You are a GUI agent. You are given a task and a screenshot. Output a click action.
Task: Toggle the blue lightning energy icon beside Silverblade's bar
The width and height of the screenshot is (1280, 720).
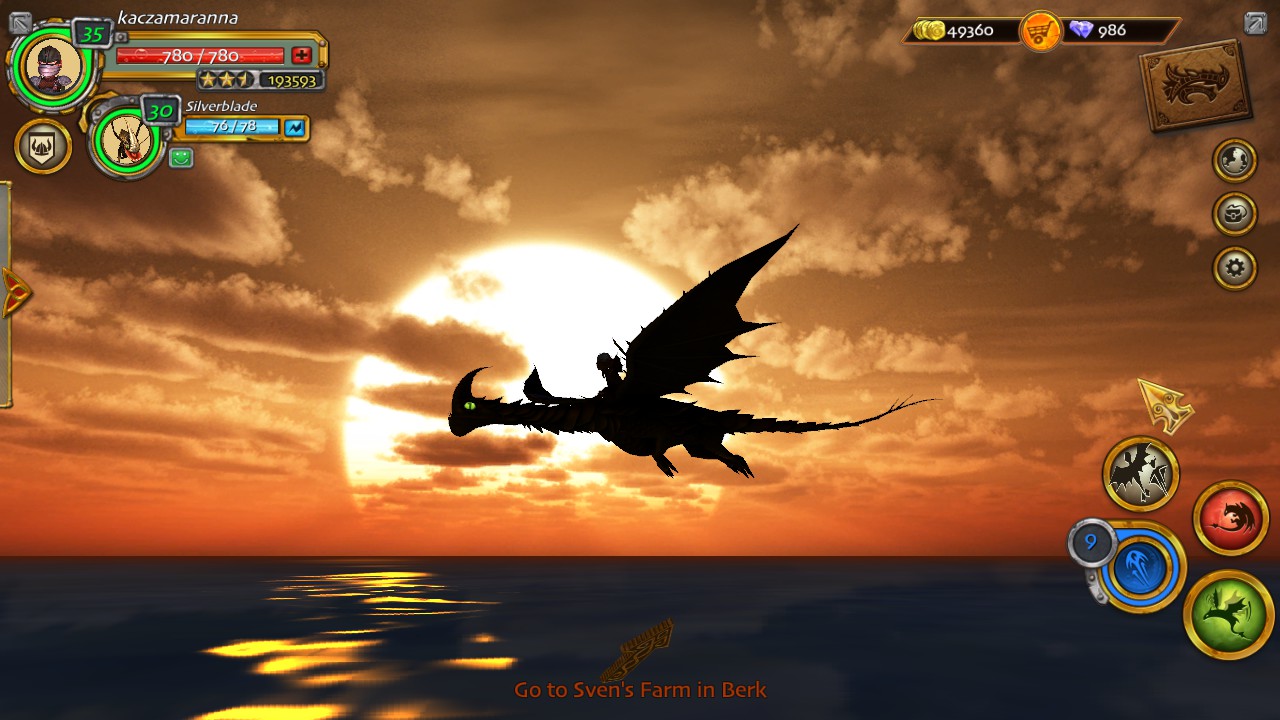coord(294,129)
